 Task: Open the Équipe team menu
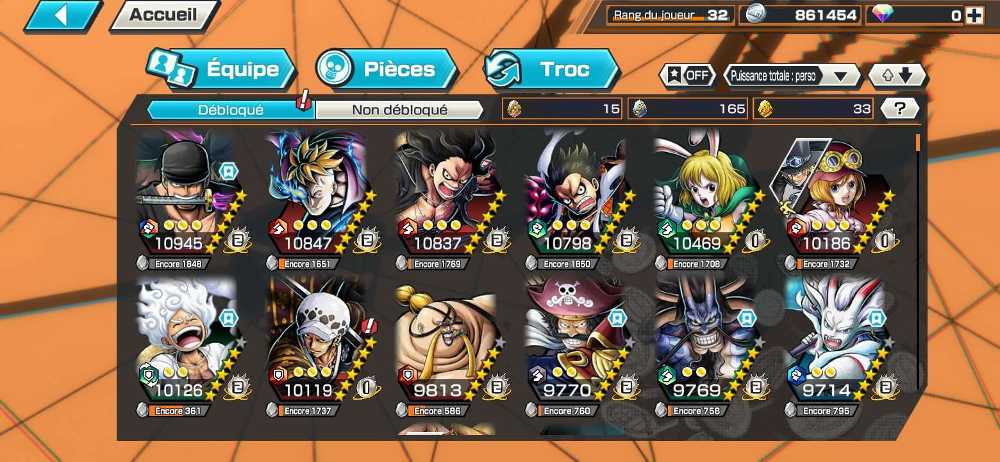tap(221, 69)
